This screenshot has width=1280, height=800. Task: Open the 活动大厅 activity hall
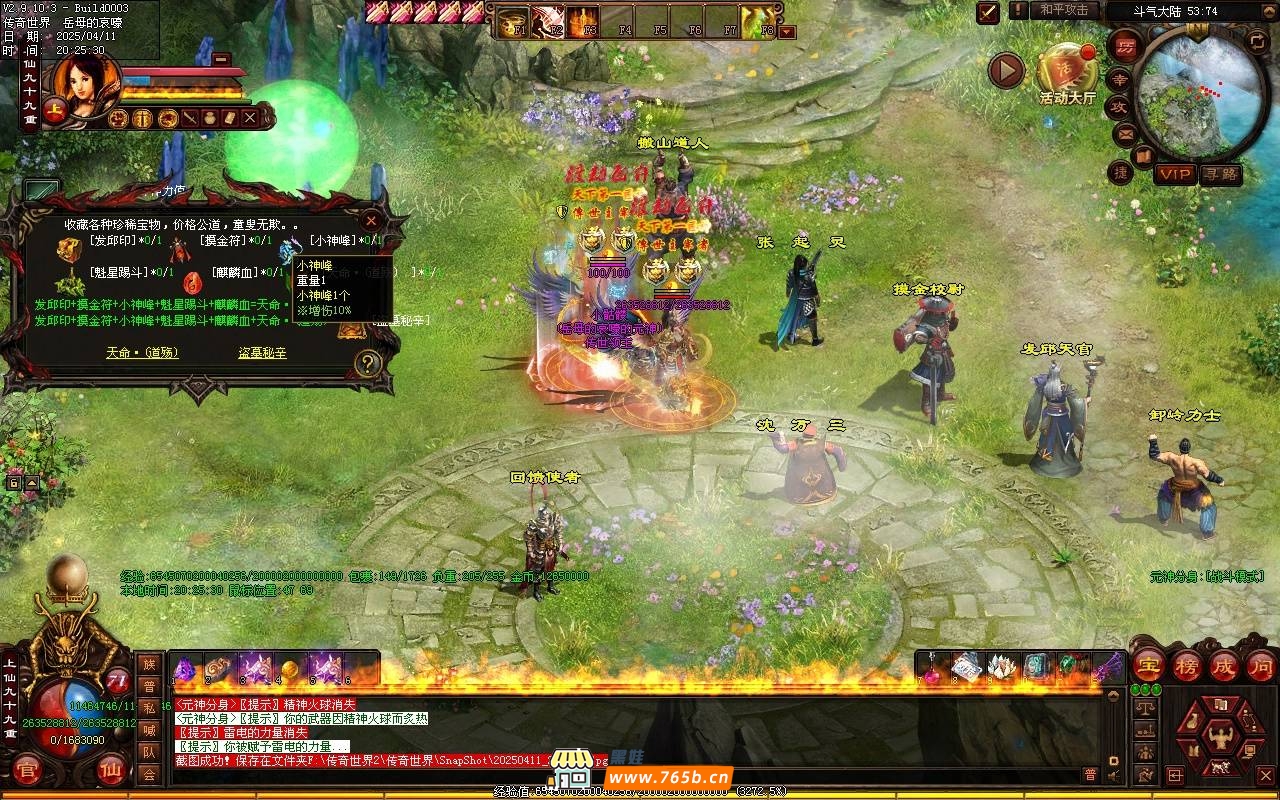1067,72
